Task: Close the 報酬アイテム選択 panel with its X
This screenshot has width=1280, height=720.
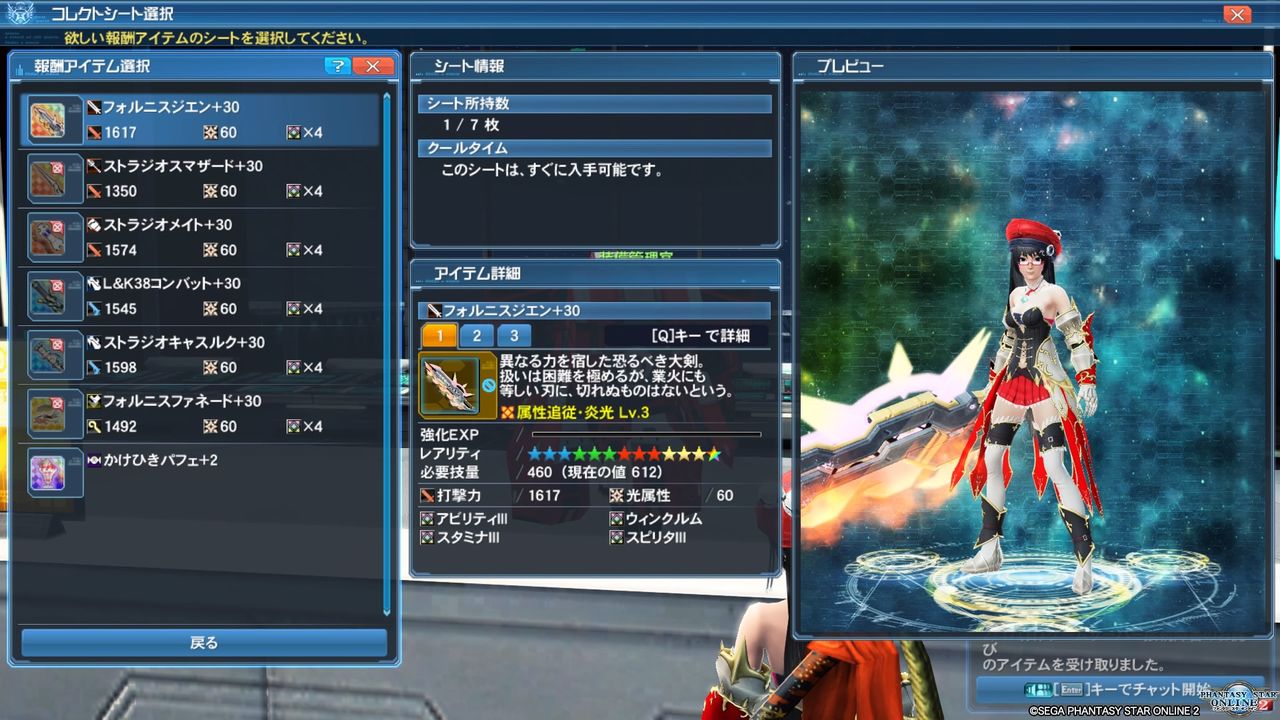Action: (374, 66)
